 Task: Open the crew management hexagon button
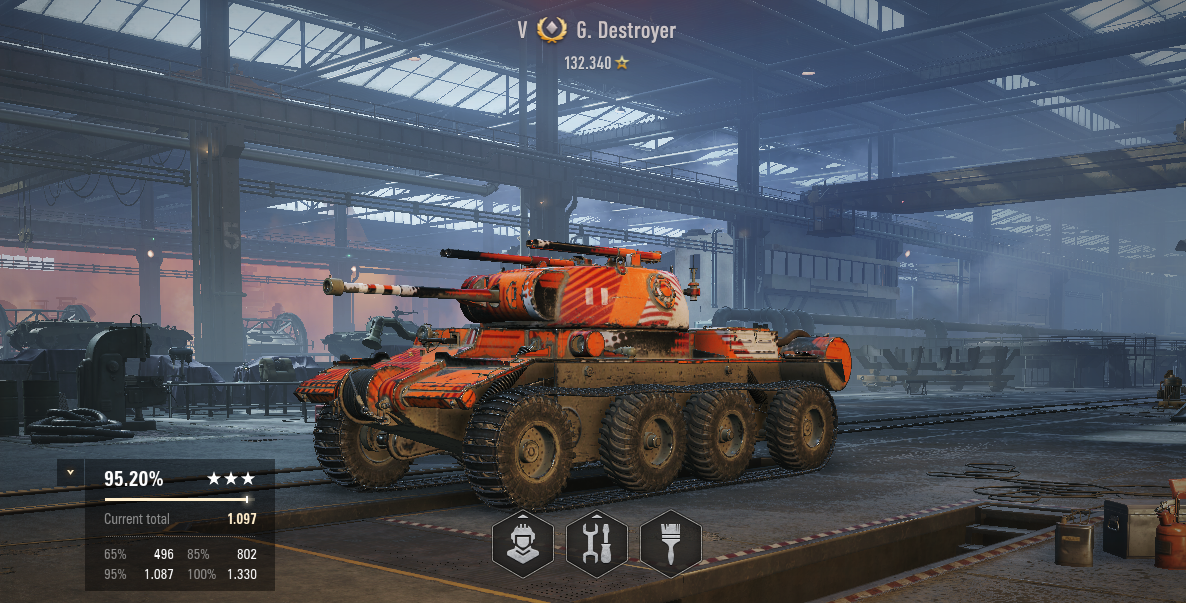click(522, 543)
